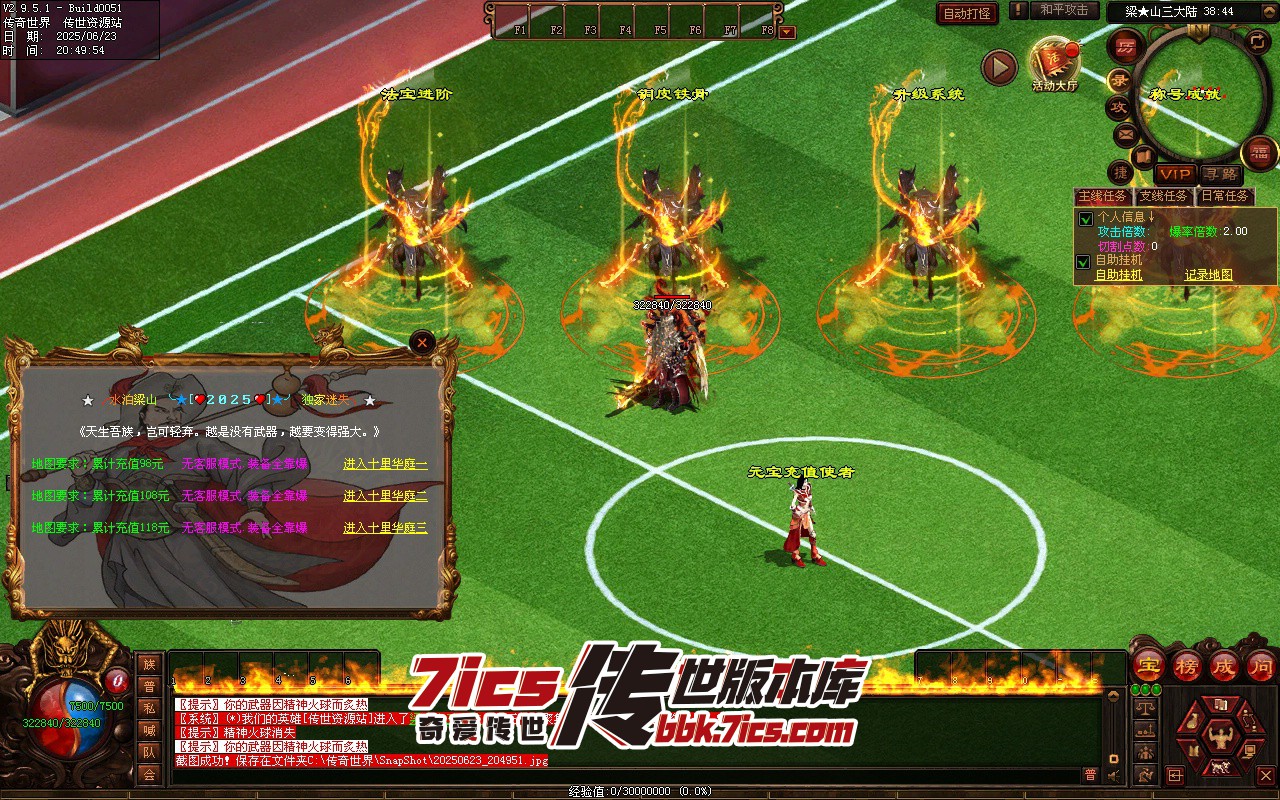Close the 水泊梁山 dialogue panel

[422, 342]
